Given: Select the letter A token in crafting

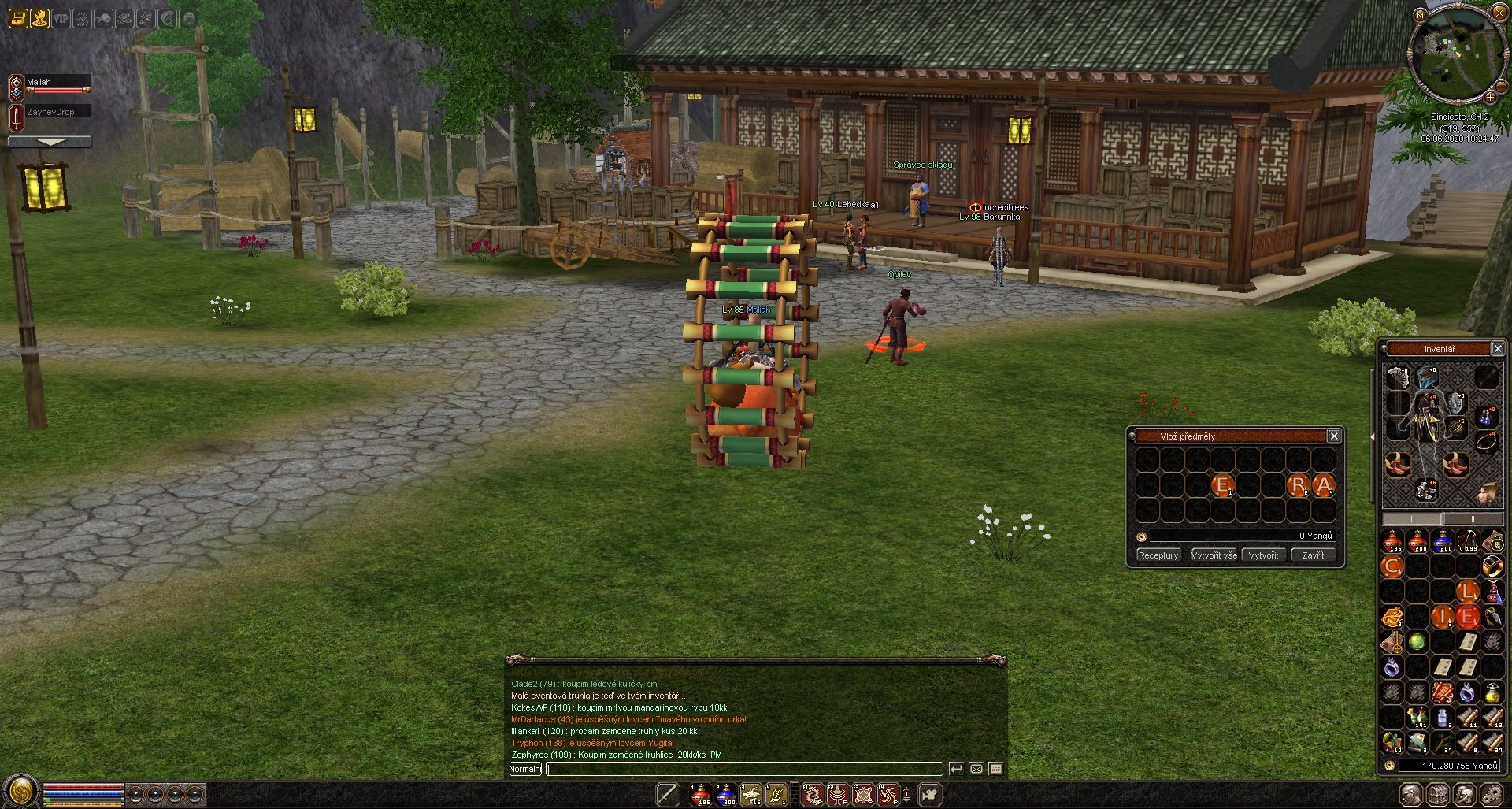Looking at the screenshot, I should pos(1324,485).
